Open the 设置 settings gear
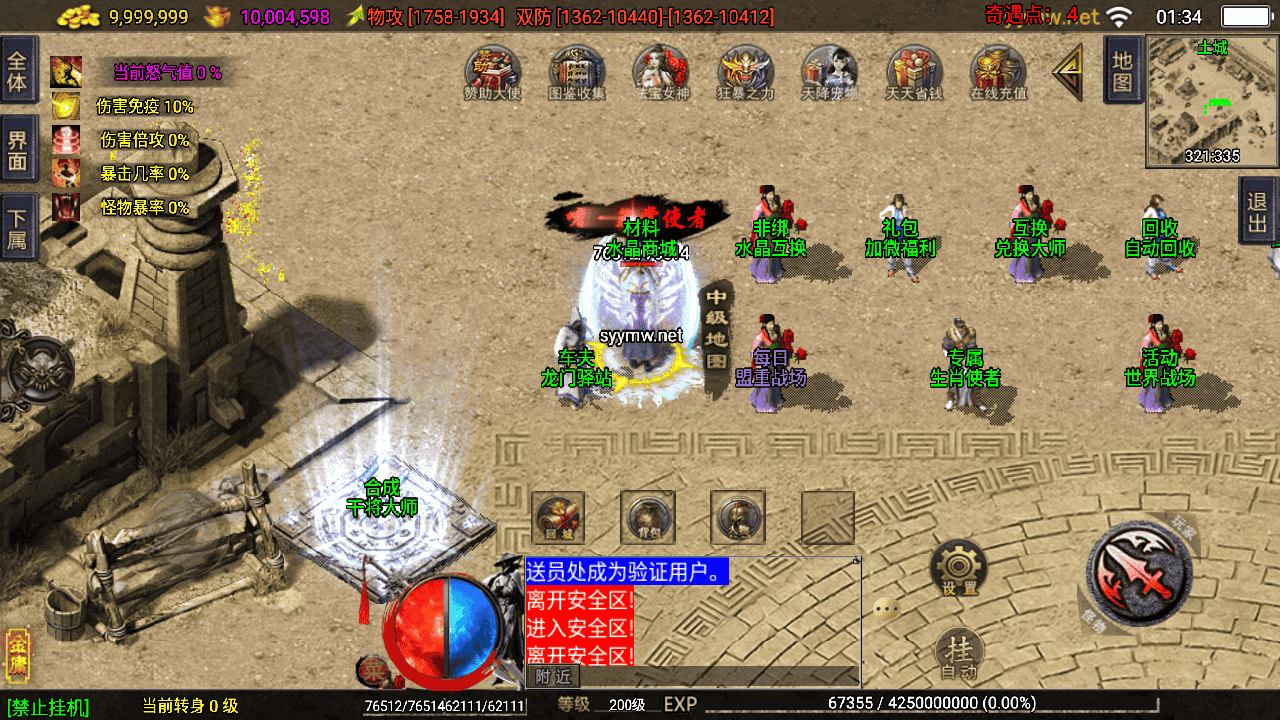Viewport: 1280px width, 720px height. coord(959,569)
